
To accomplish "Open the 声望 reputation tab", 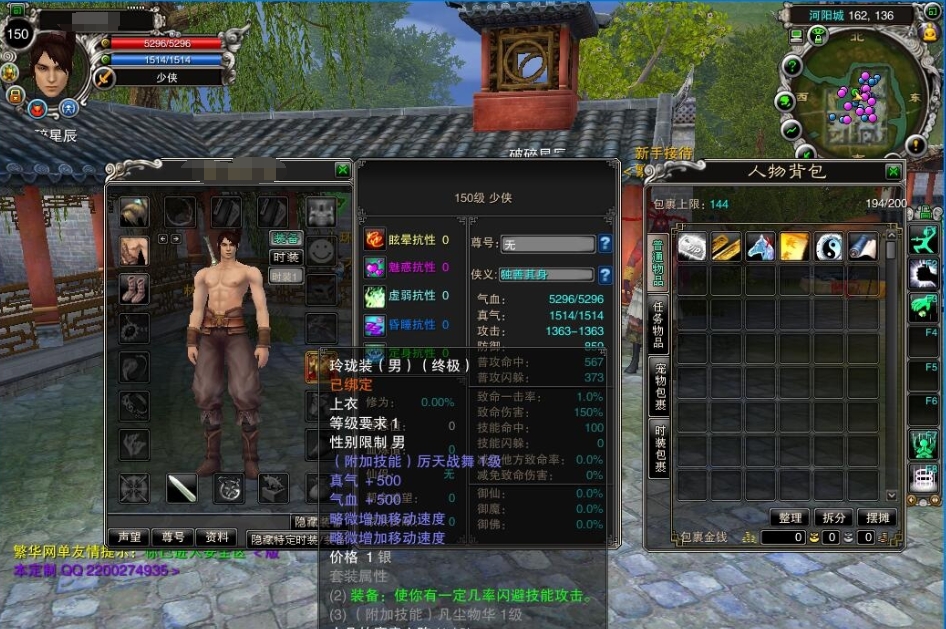I will (130, 537).
